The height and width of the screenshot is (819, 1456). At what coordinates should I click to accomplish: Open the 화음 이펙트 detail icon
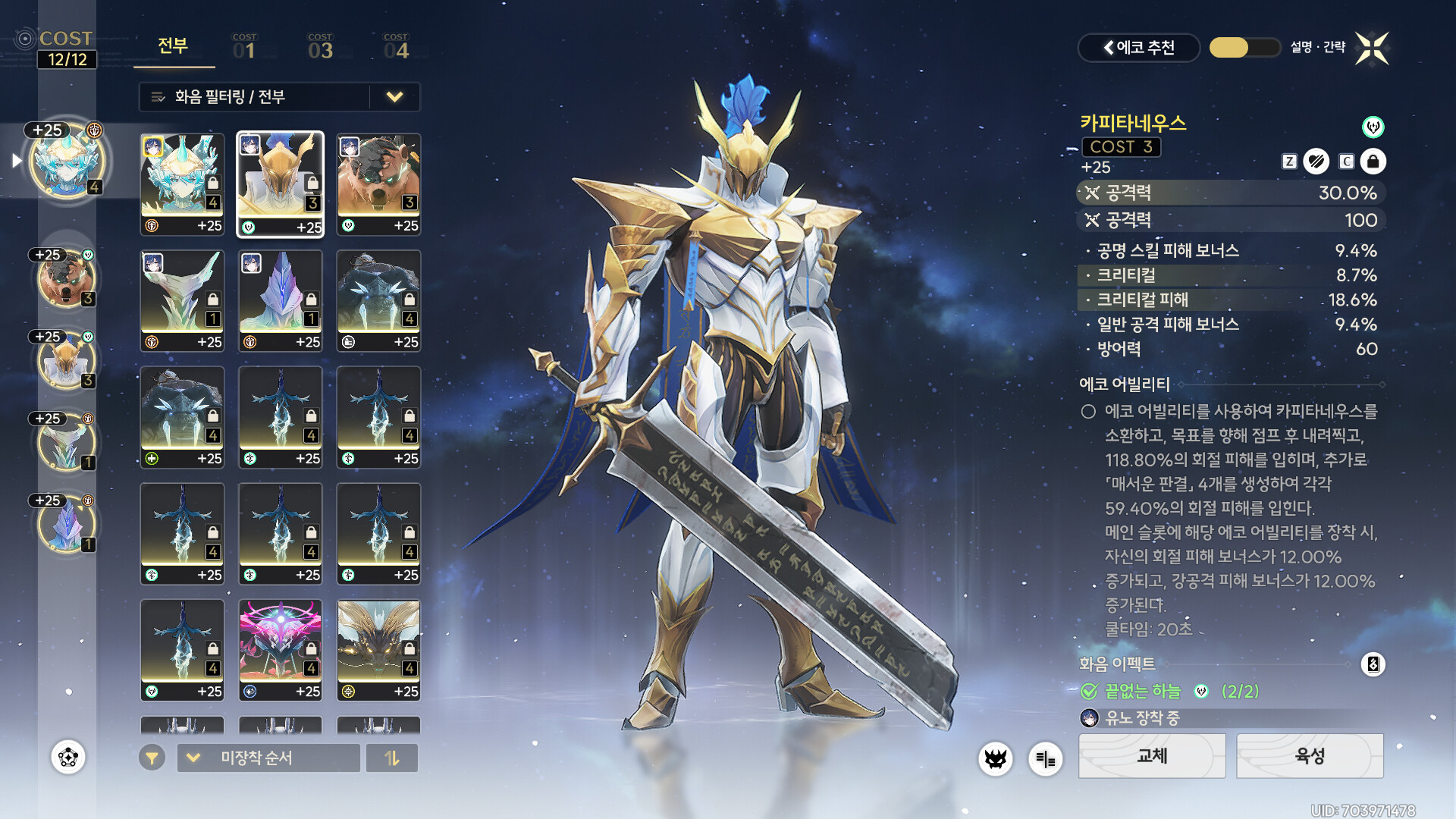[1373, 664]
